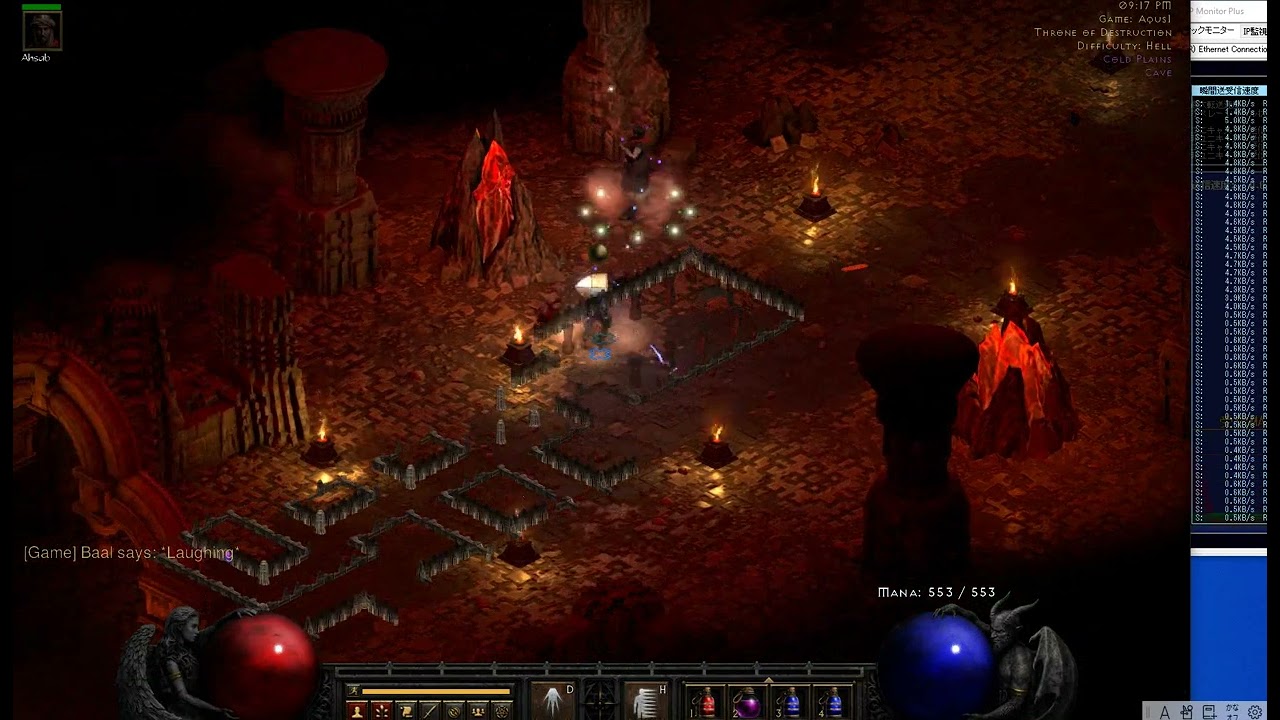This screenshot has width=1280, height=720.
Task: Select the red healing potion in belt slot 1
Action: [x=707, y=702]
